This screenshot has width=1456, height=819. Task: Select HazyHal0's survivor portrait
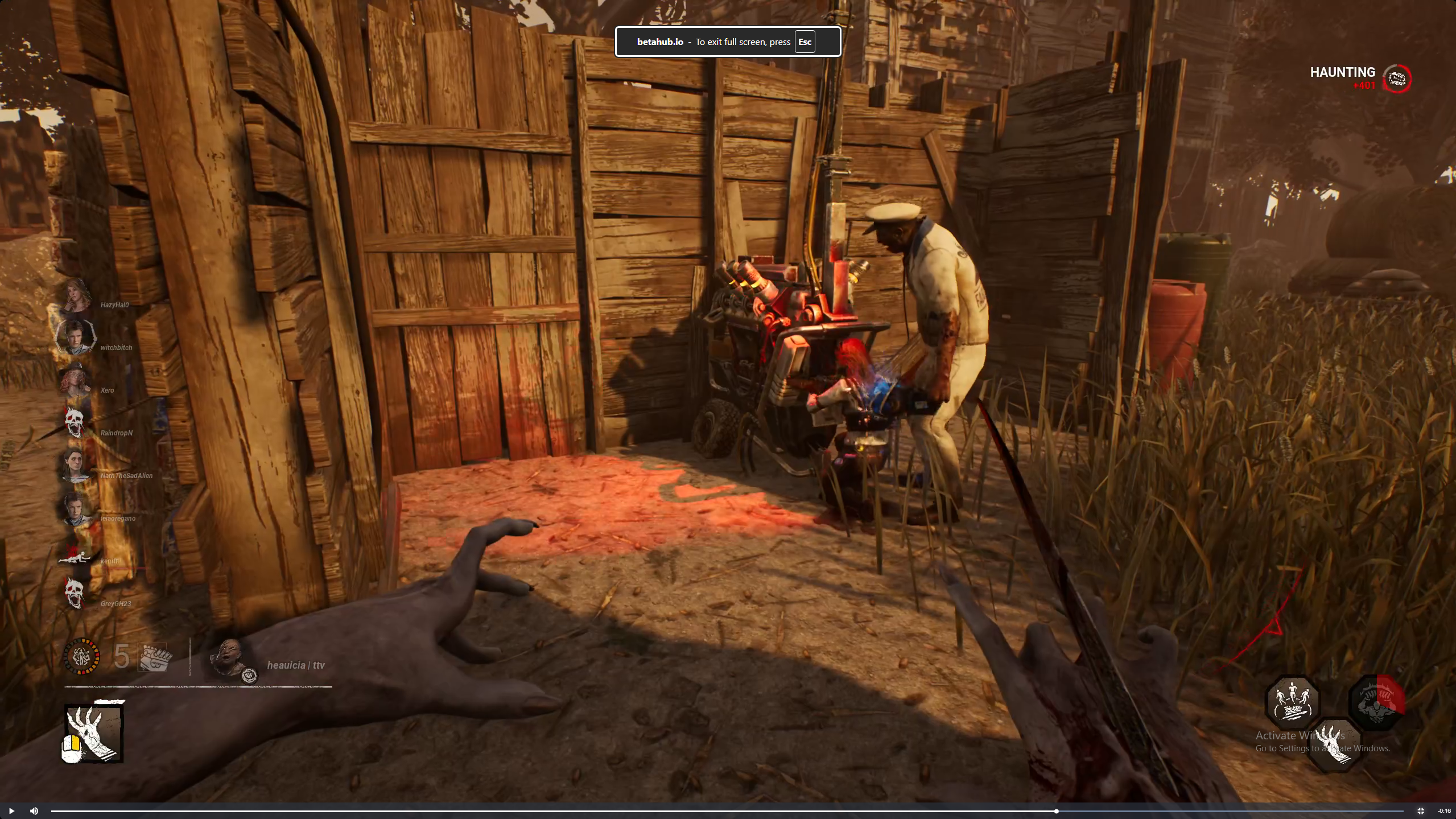click(76, 295)
